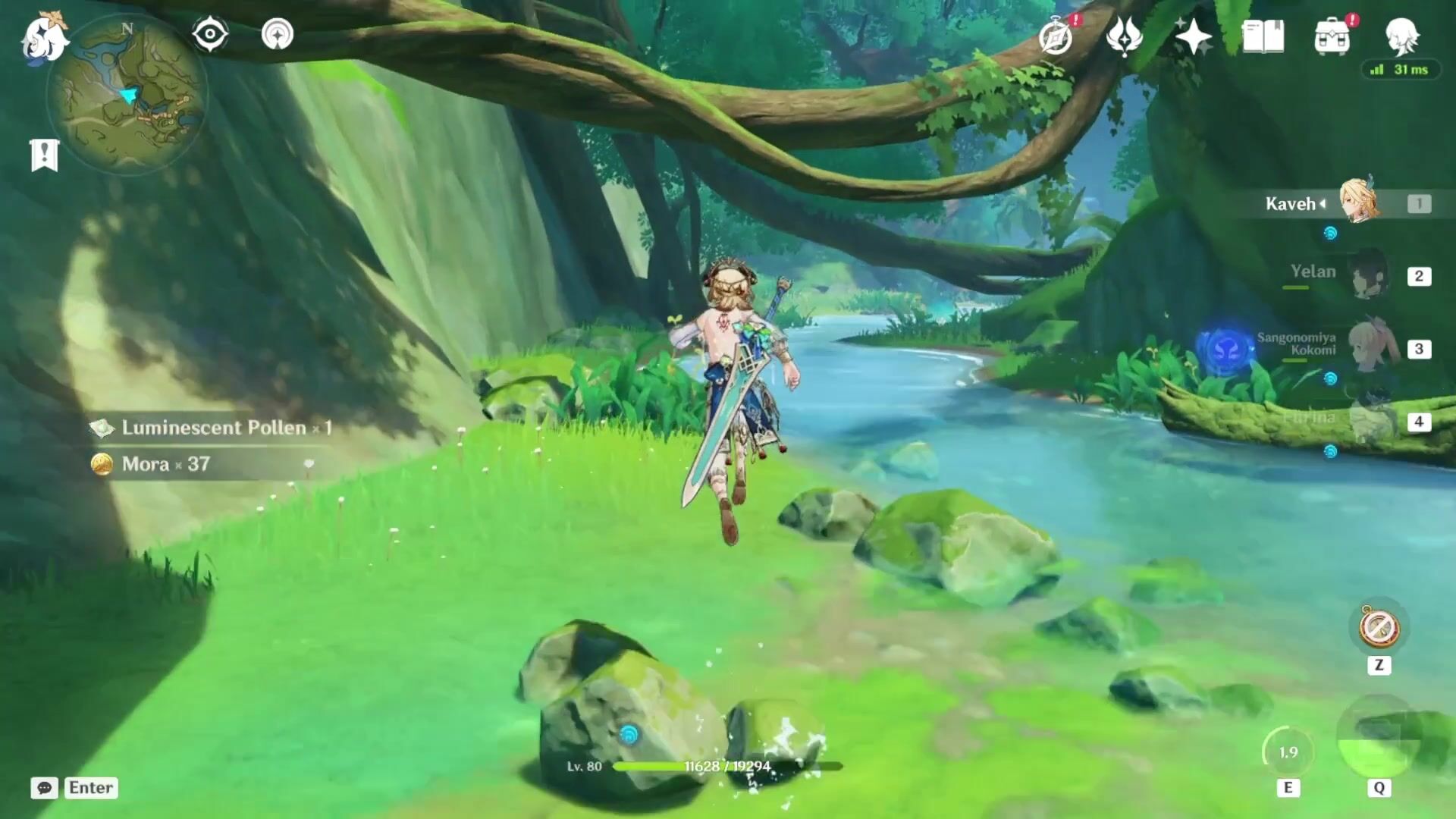Open the character screen
Viewport: 1456px width, 819px height.
(x=1401, y=36)
